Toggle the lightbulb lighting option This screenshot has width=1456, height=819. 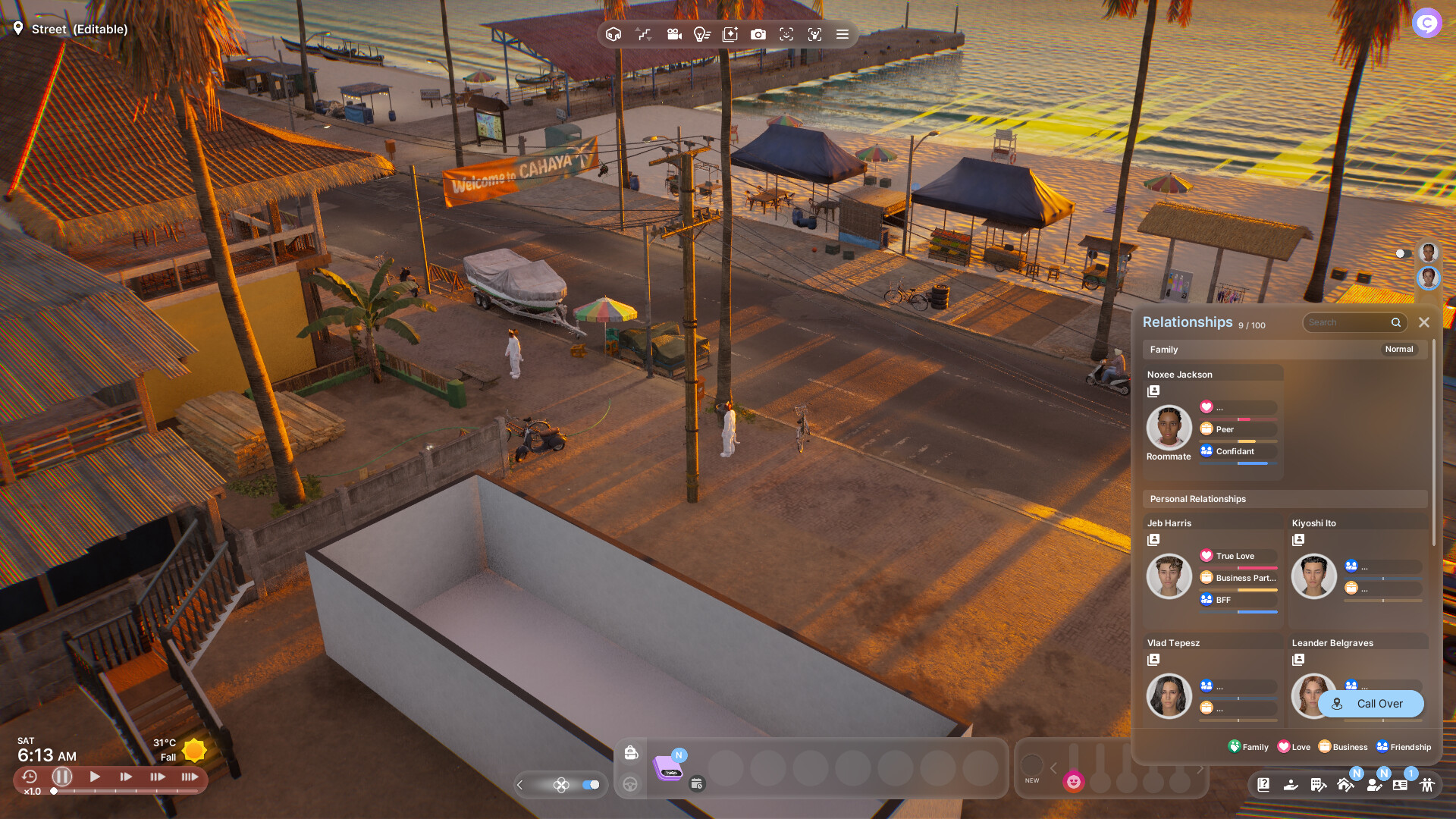point(701,34)
